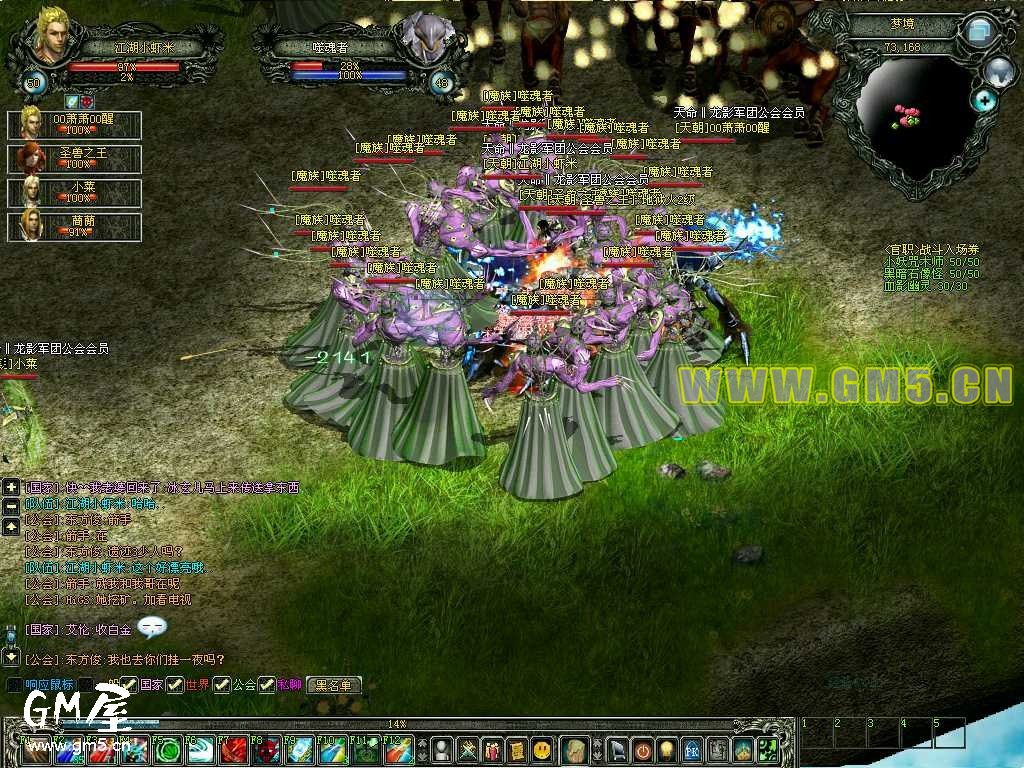Select party member 萌萌 at 91% health
The height and width of the screenshot is (768, 1024).
coord(75,226)
